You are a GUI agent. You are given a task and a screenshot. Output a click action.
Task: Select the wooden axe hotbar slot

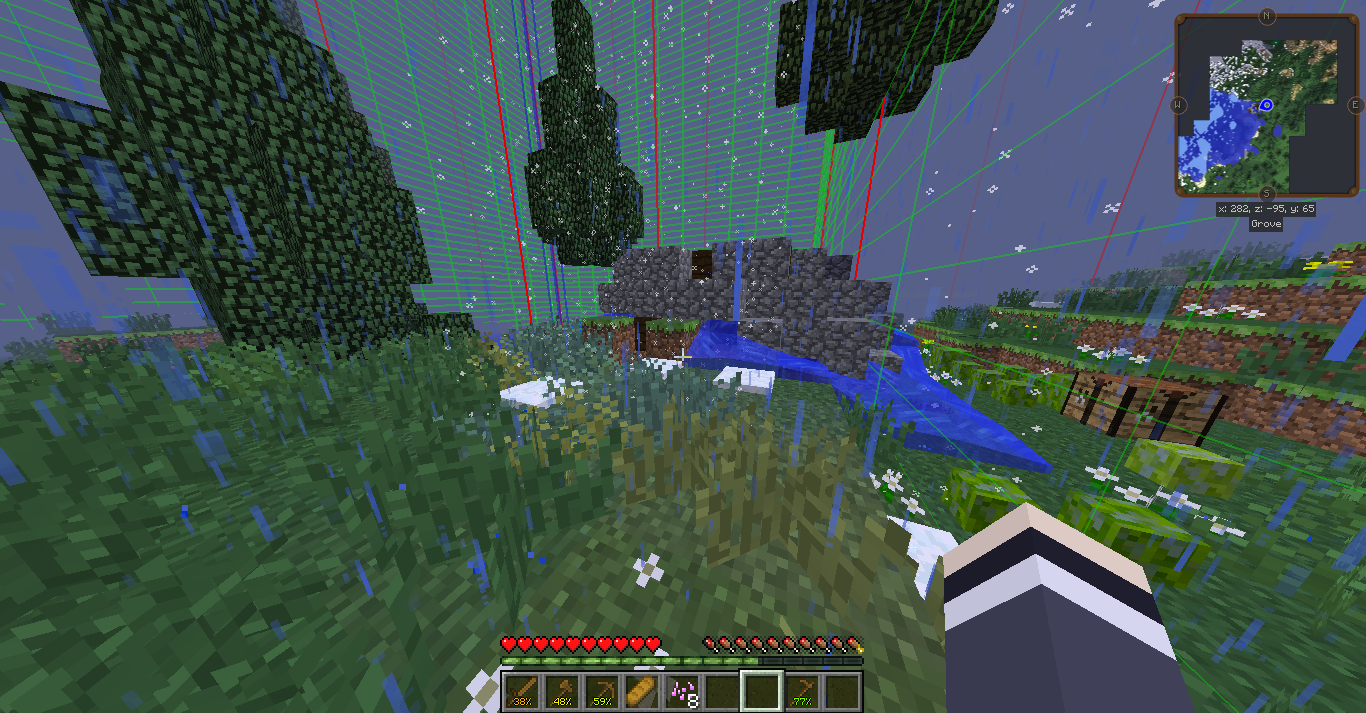[562, 691]
